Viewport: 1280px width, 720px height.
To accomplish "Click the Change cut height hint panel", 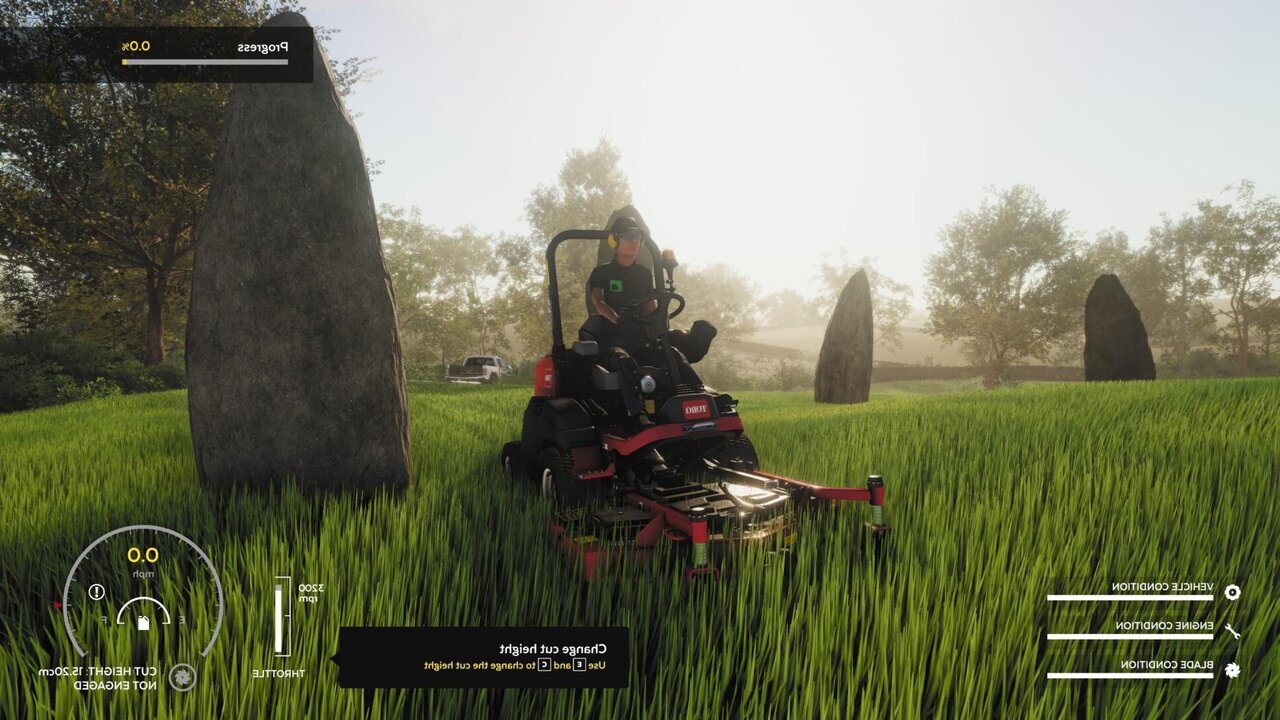I will click(x=484, y=657).
